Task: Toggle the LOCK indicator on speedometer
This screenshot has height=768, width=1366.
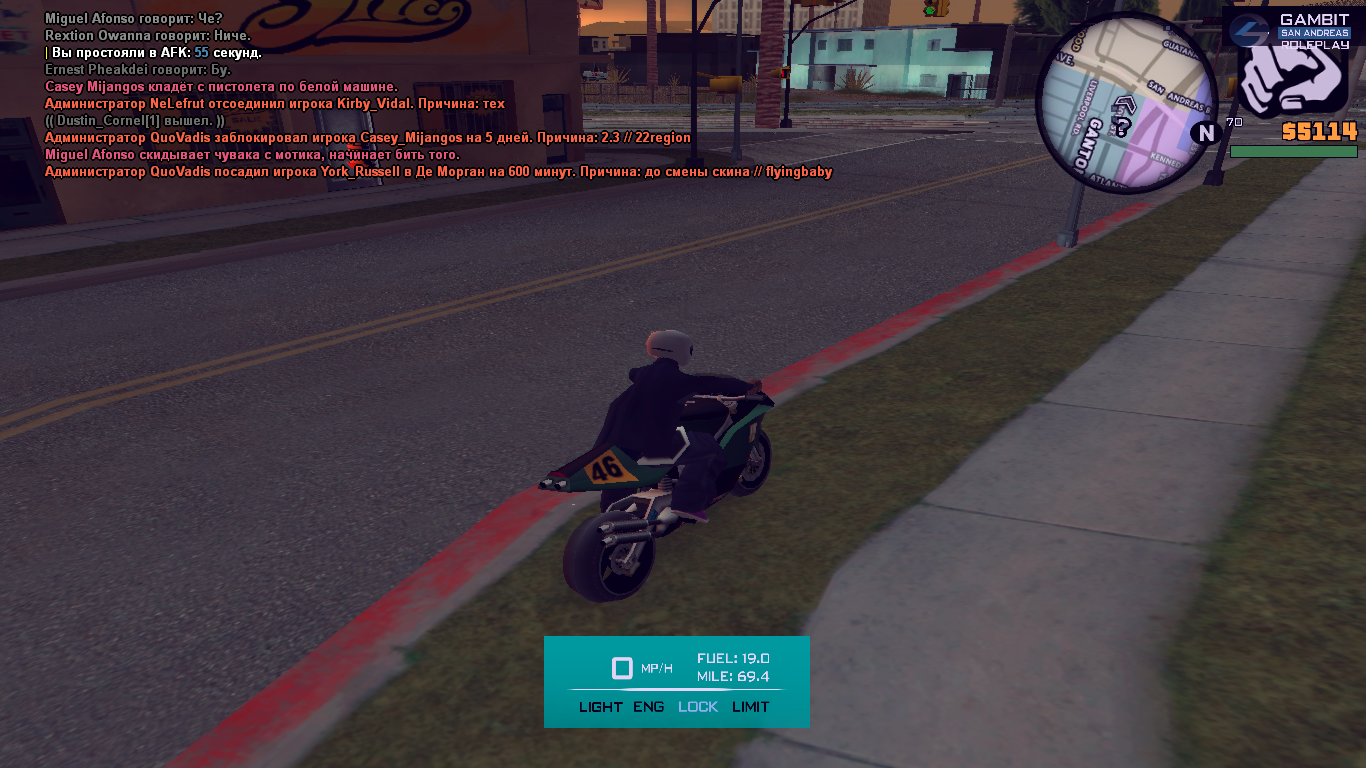Action: click(x=698, y=707)
